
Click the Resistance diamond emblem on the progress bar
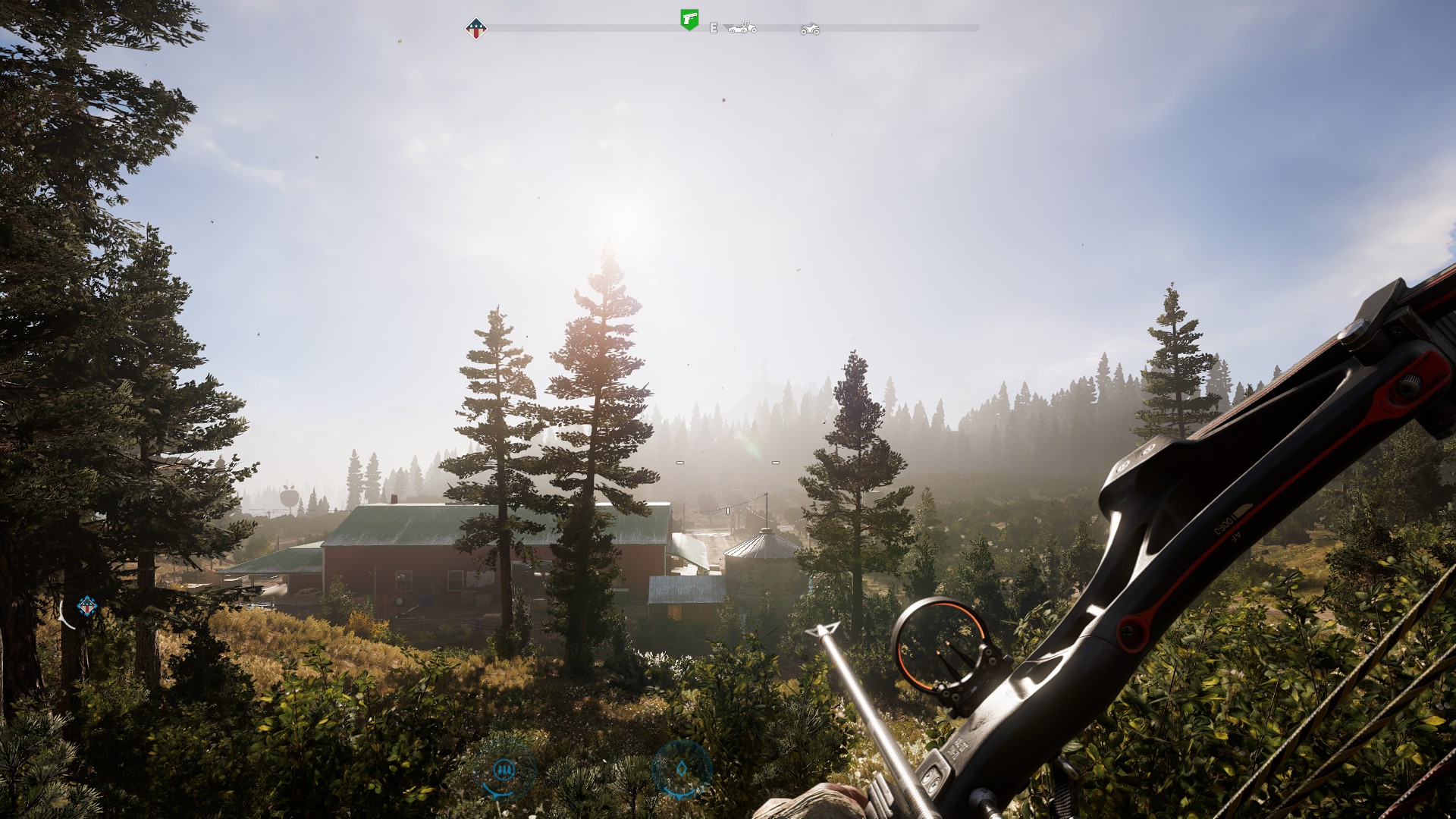475,28
